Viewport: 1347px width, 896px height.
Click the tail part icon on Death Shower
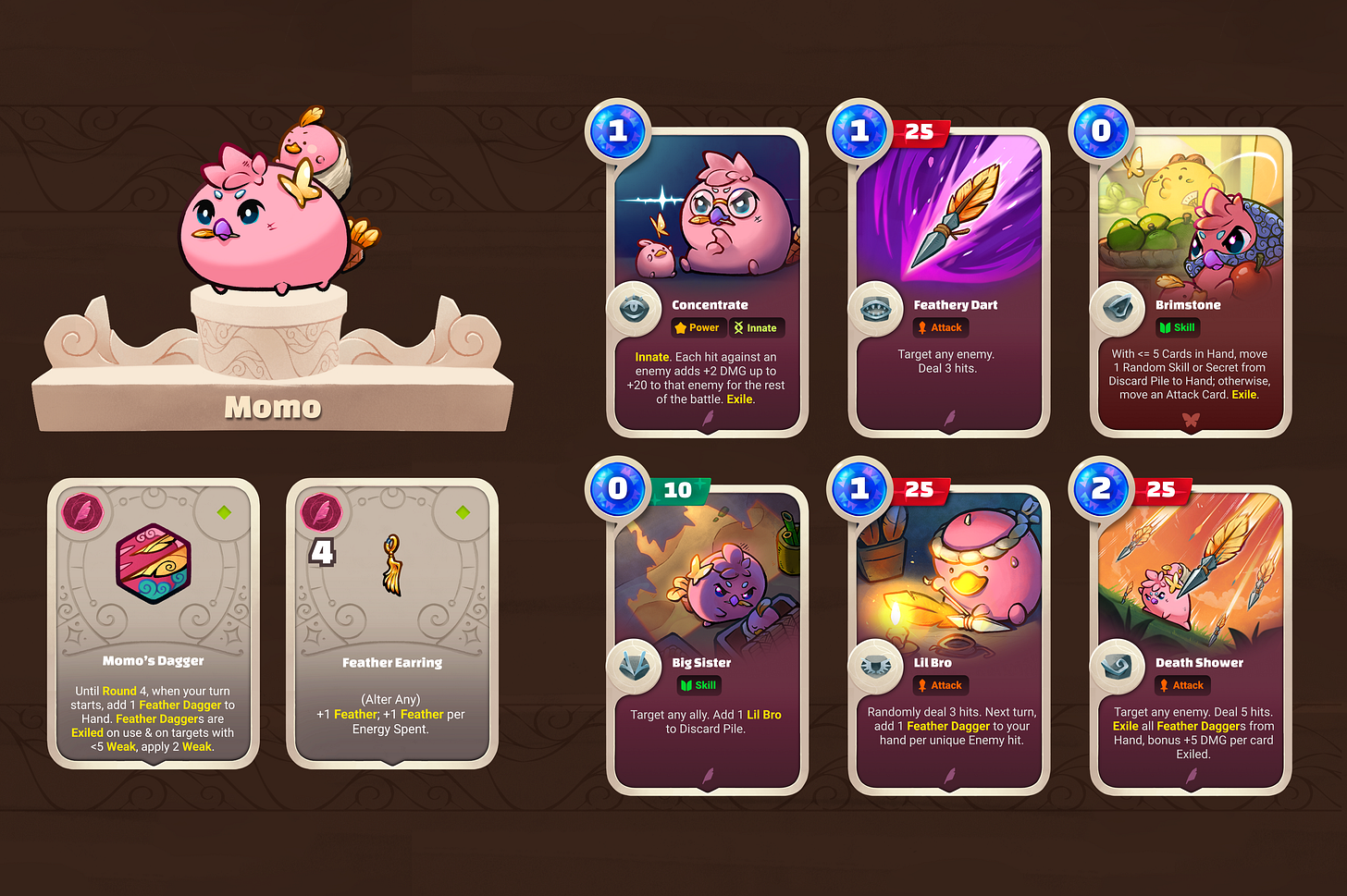(x=1118, y=667)
